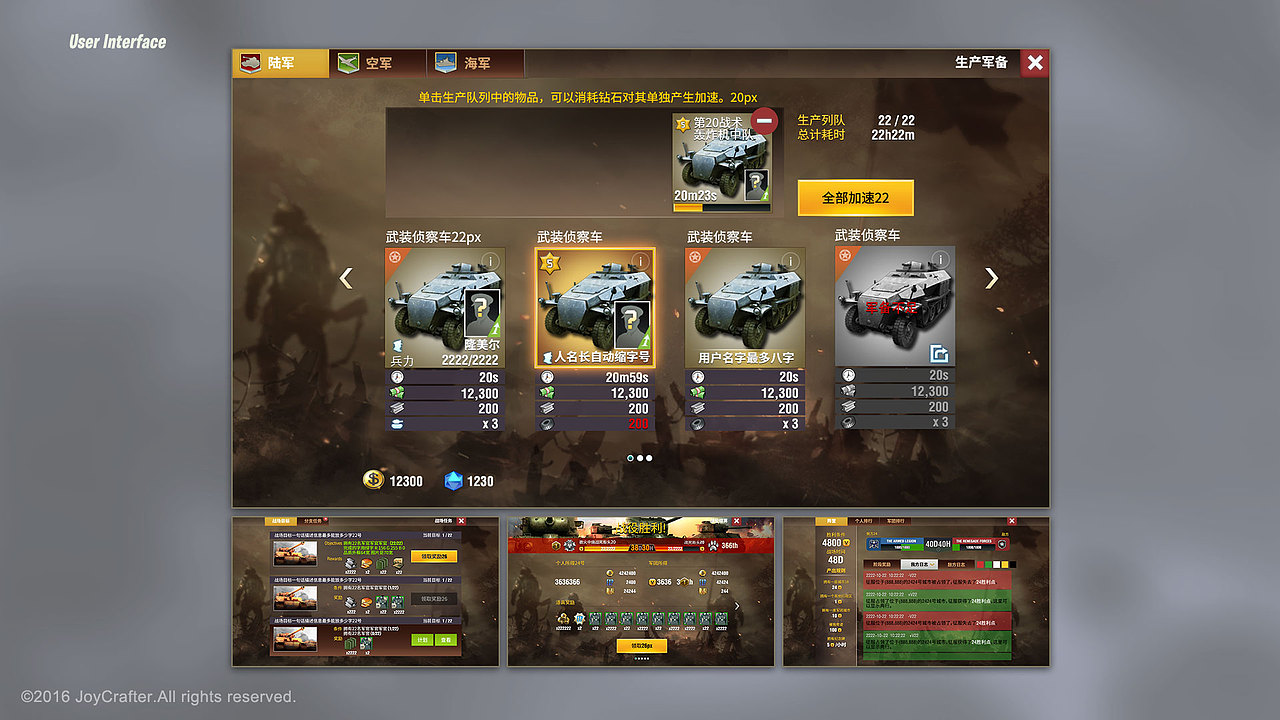Viewport: 1280px width, 720px height.
Task: Click the blue diamond currency icon showing 1230
Action: coord(452,481)
